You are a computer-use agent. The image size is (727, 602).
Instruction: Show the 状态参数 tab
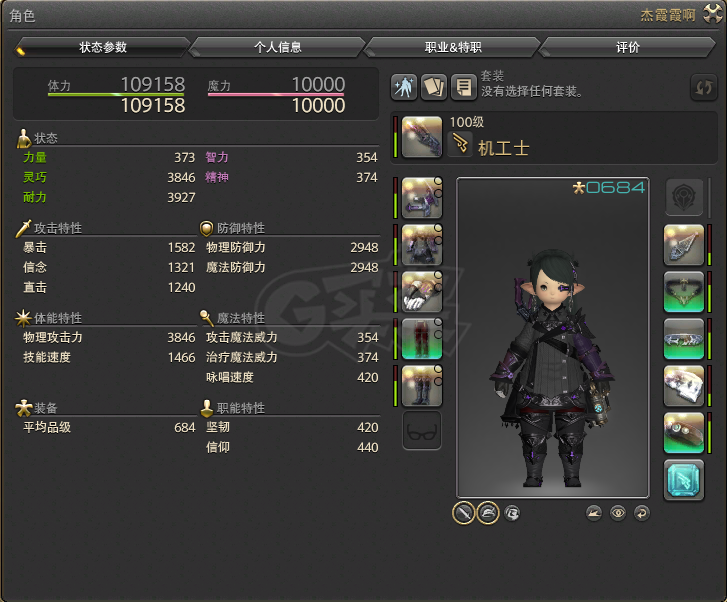[103, 47]
